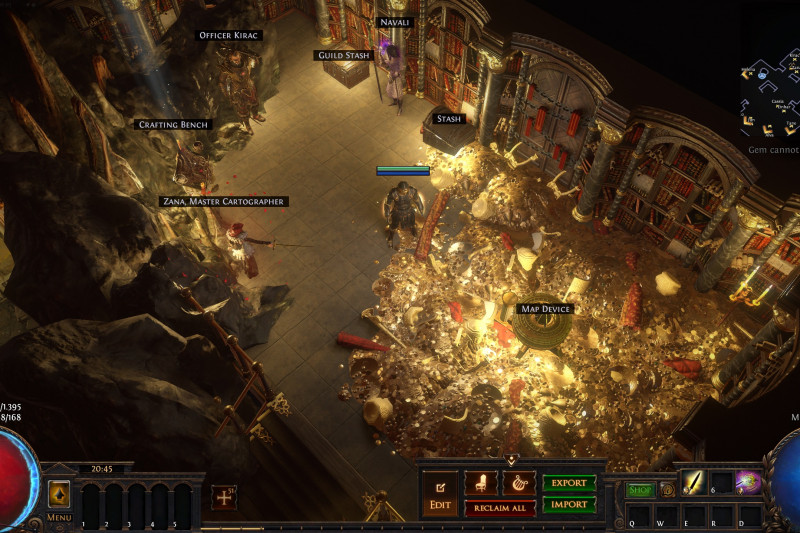Open the chair decorations icon
Image resolution: width=800 pixels, height=533 pixels.
click(x=481, y=484)
